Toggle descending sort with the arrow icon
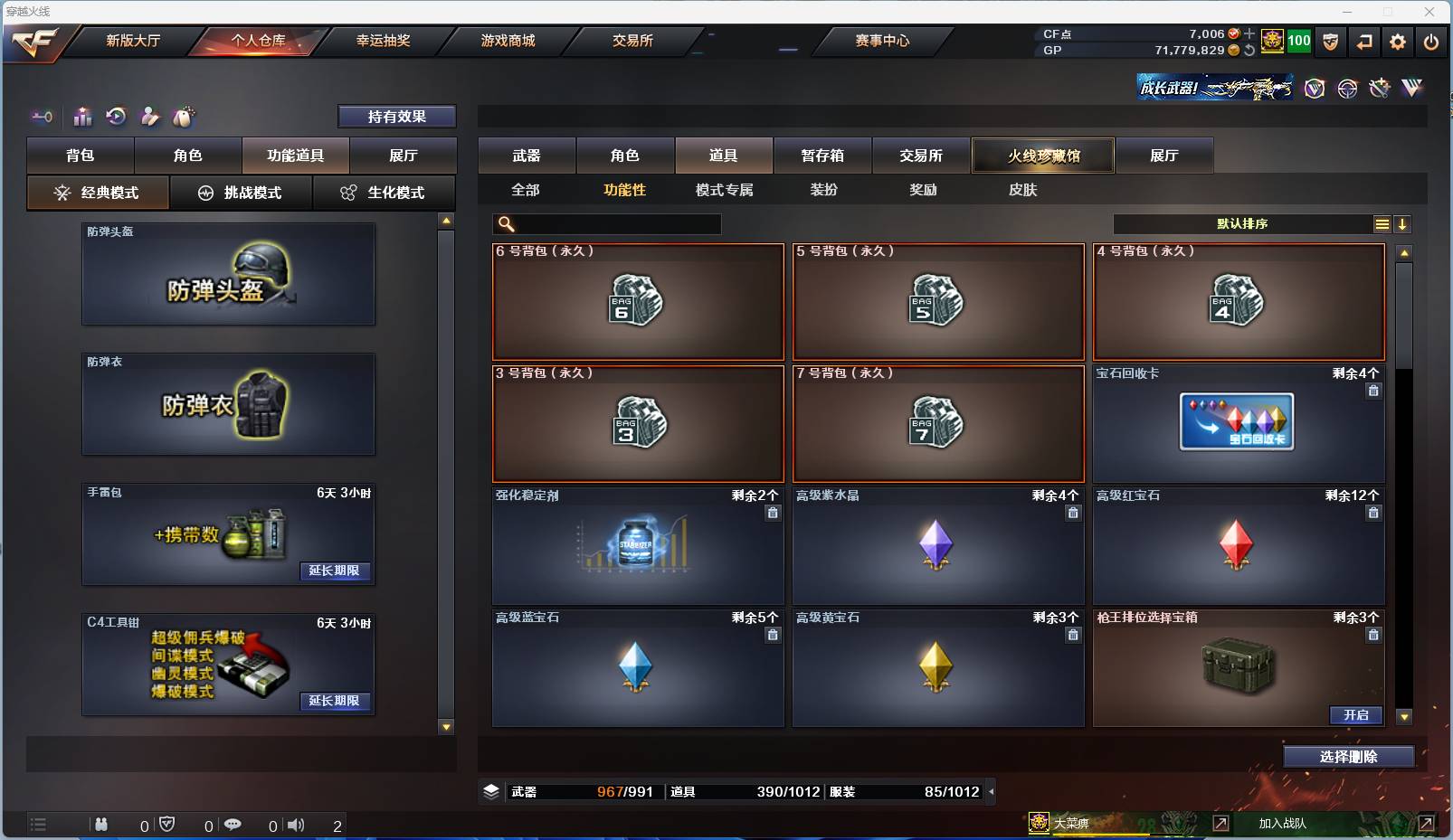This screenshot has width=1453, height=840. (1403, 223)
